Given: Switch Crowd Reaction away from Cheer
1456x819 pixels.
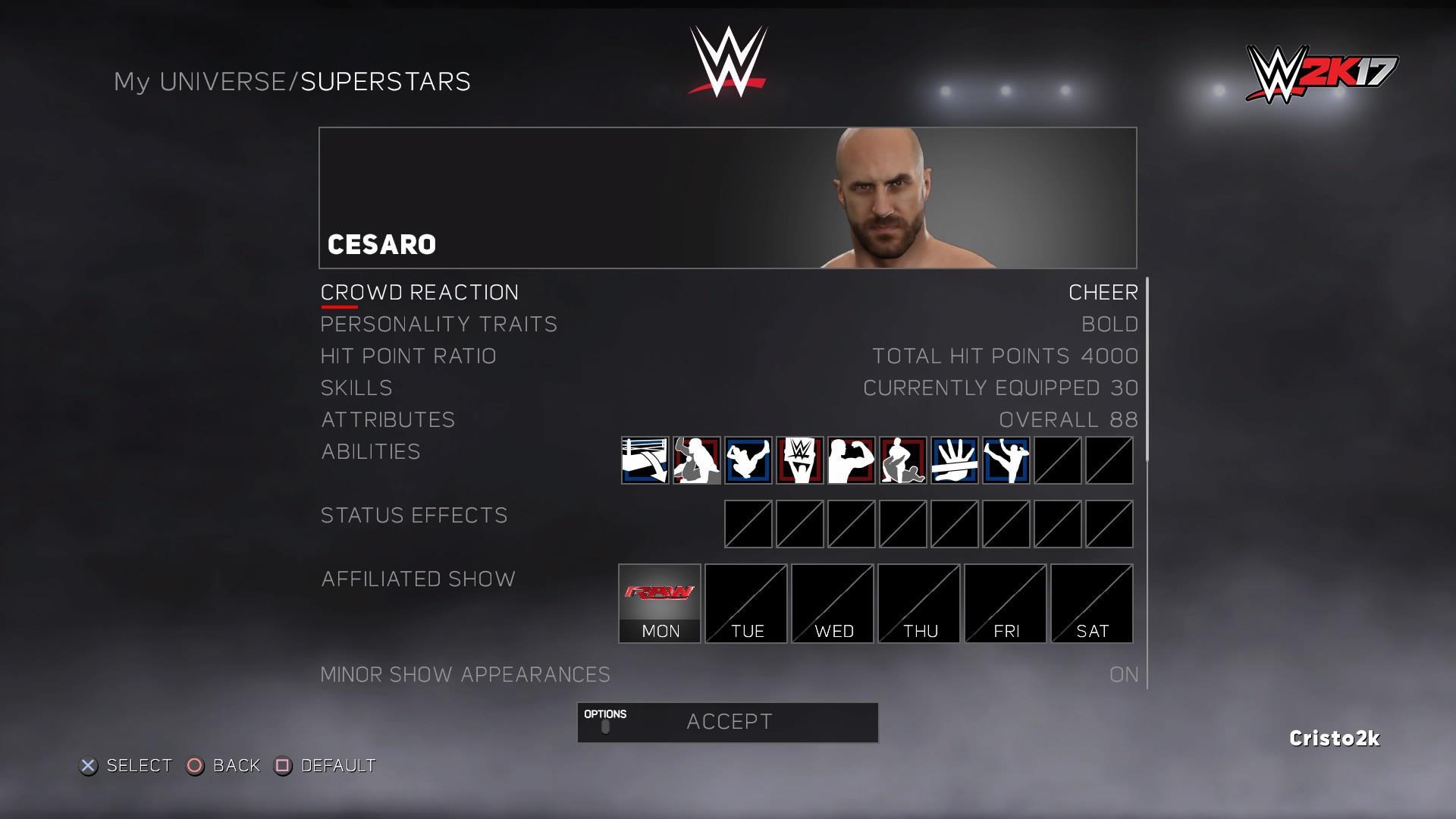Looking at the screenshot, I should pos(1103,293).
